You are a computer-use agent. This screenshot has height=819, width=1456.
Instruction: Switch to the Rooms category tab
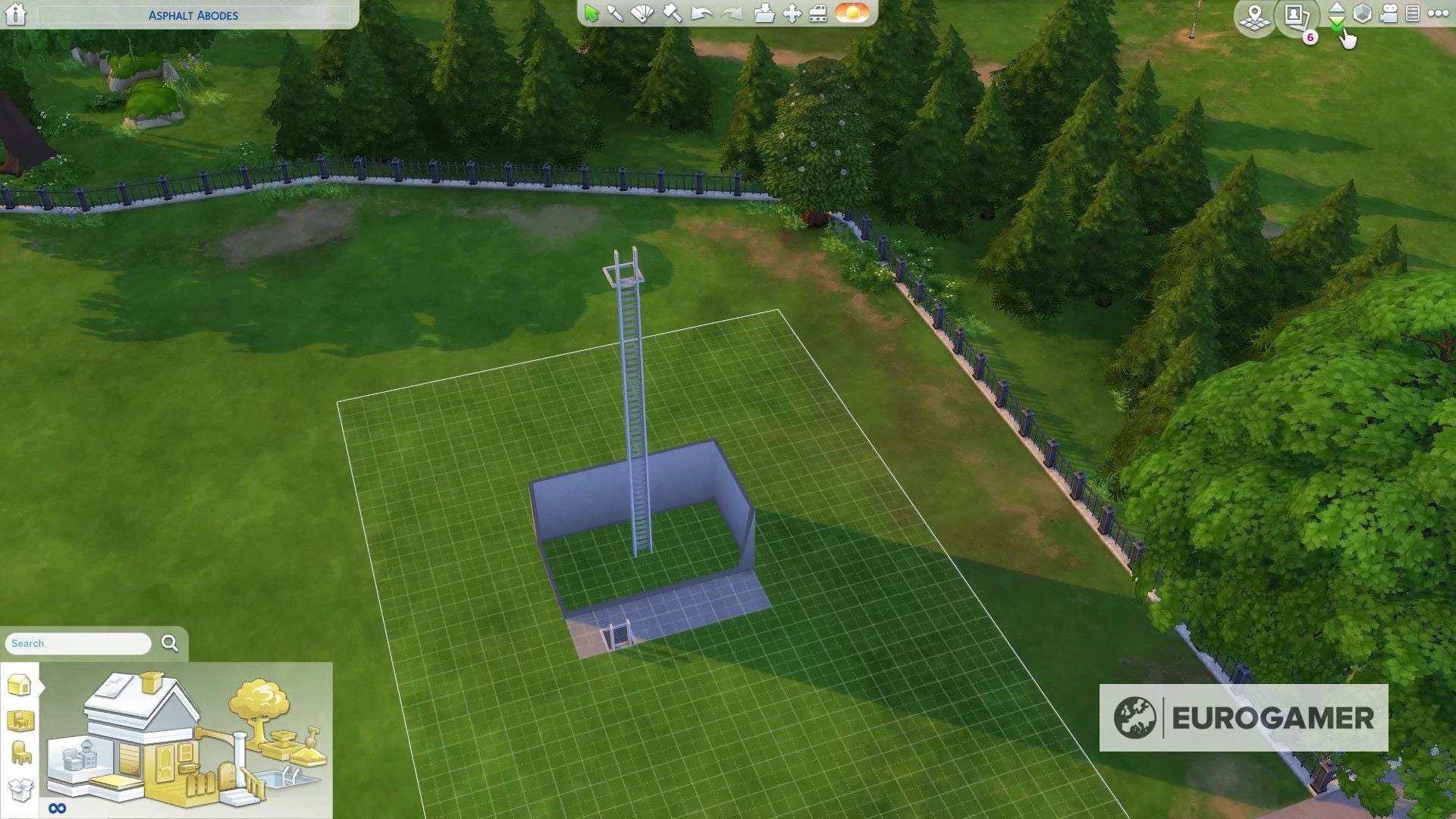point(20,720)
